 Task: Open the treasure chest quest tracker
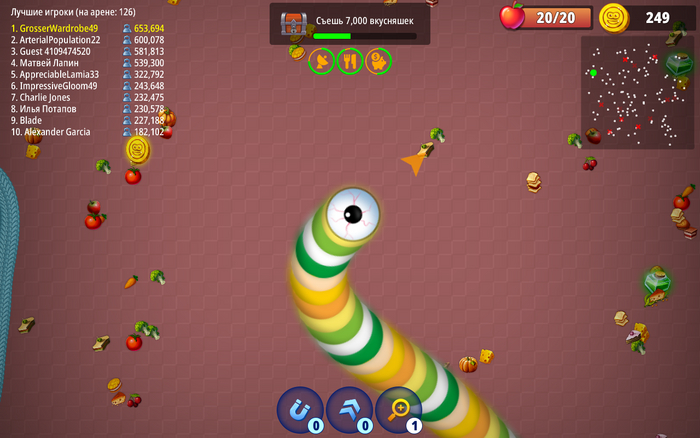[294, 24]
